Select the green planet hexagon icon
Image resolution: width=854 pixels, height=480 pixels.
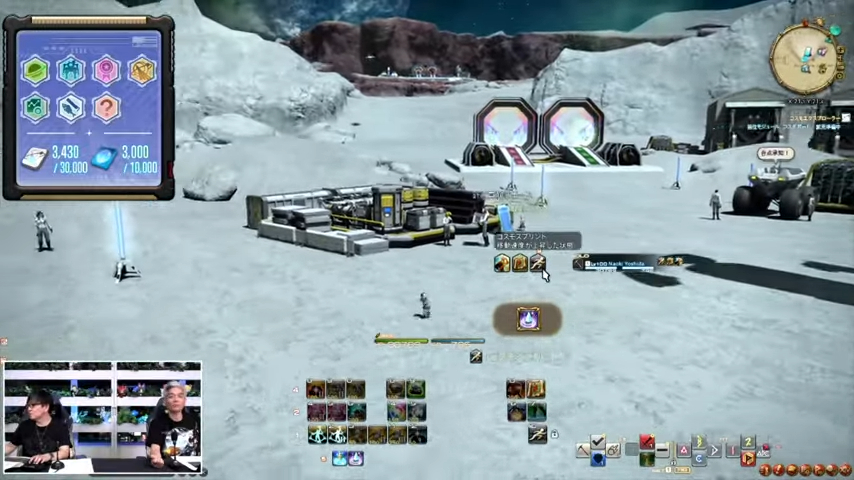[x=35, y=70]
